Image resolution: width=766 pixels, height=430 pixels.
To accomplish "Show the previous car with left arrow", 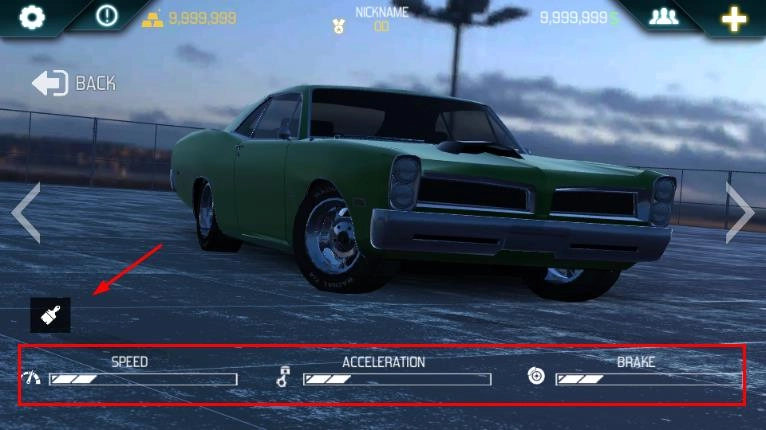I will coord(26,212).
